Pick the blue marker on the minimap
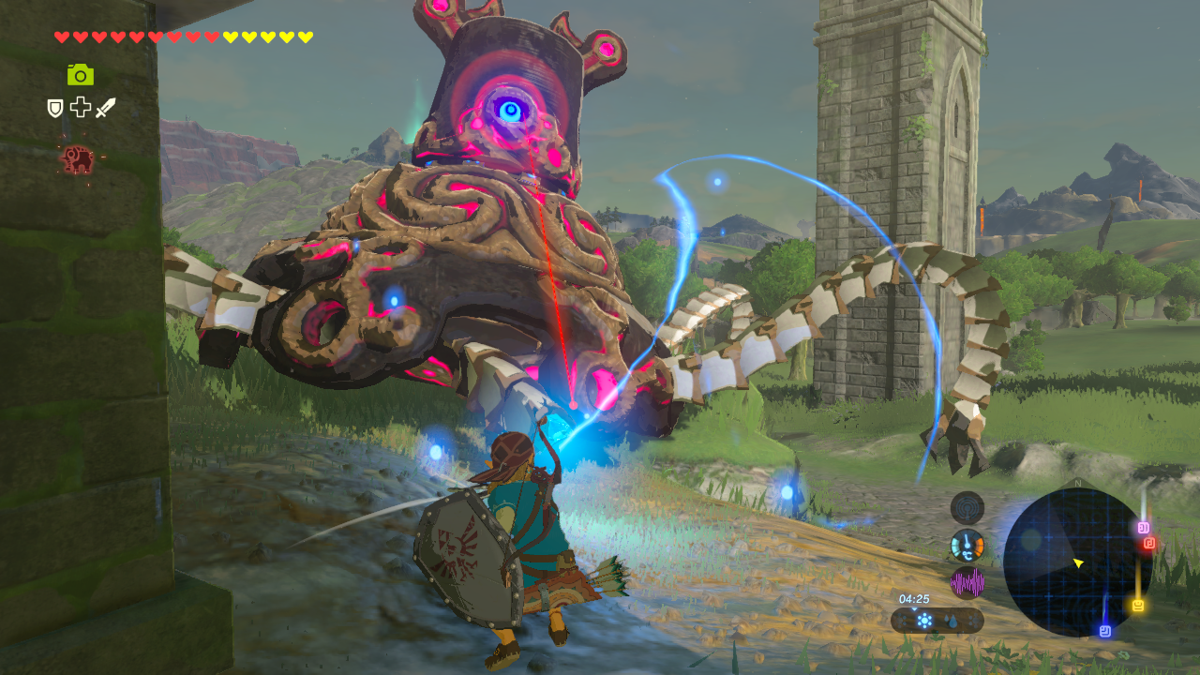 click(1104, 631)
